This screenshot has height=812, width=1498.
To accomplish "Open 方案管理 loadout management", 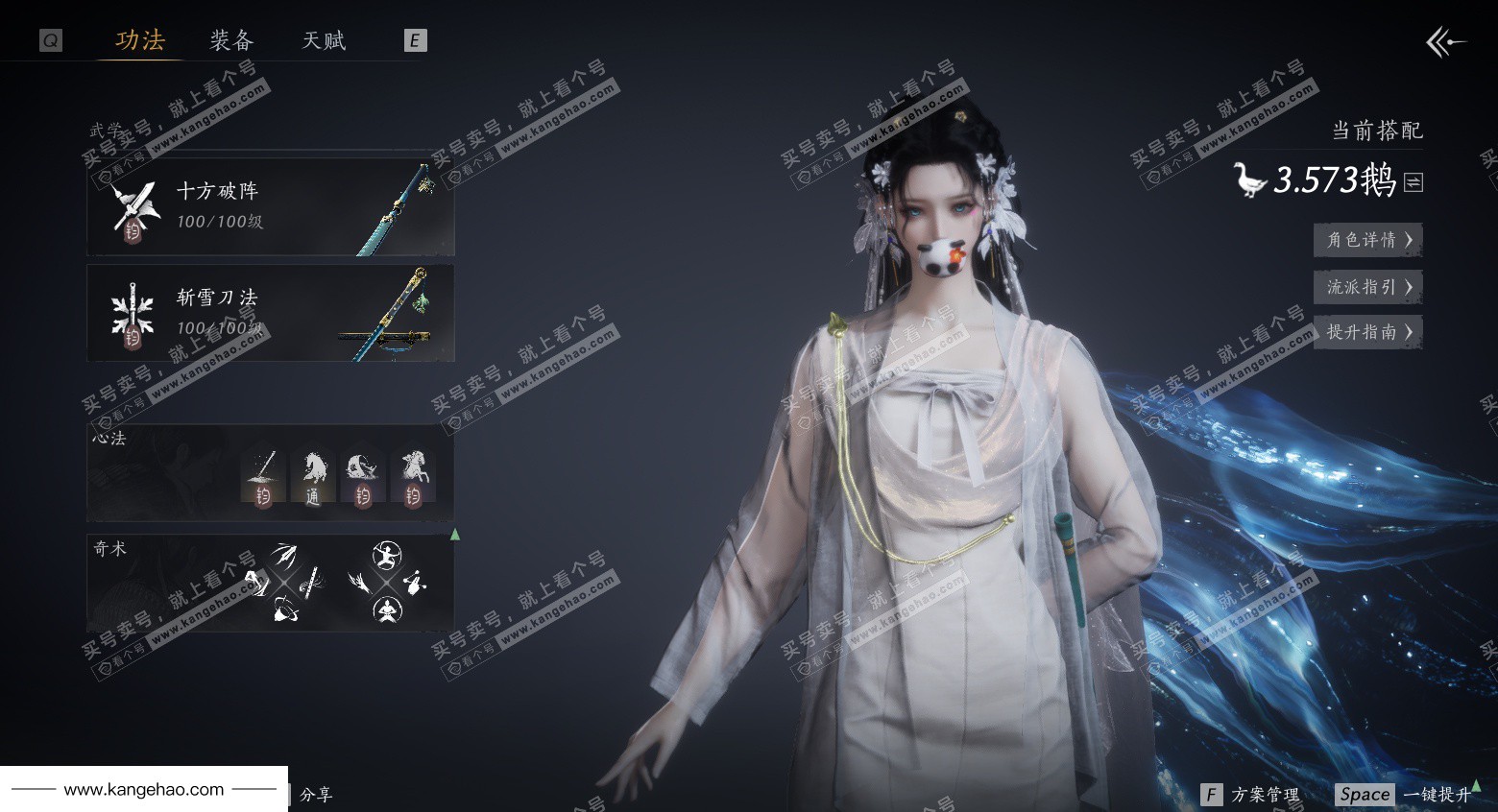I will [1252, 795].
